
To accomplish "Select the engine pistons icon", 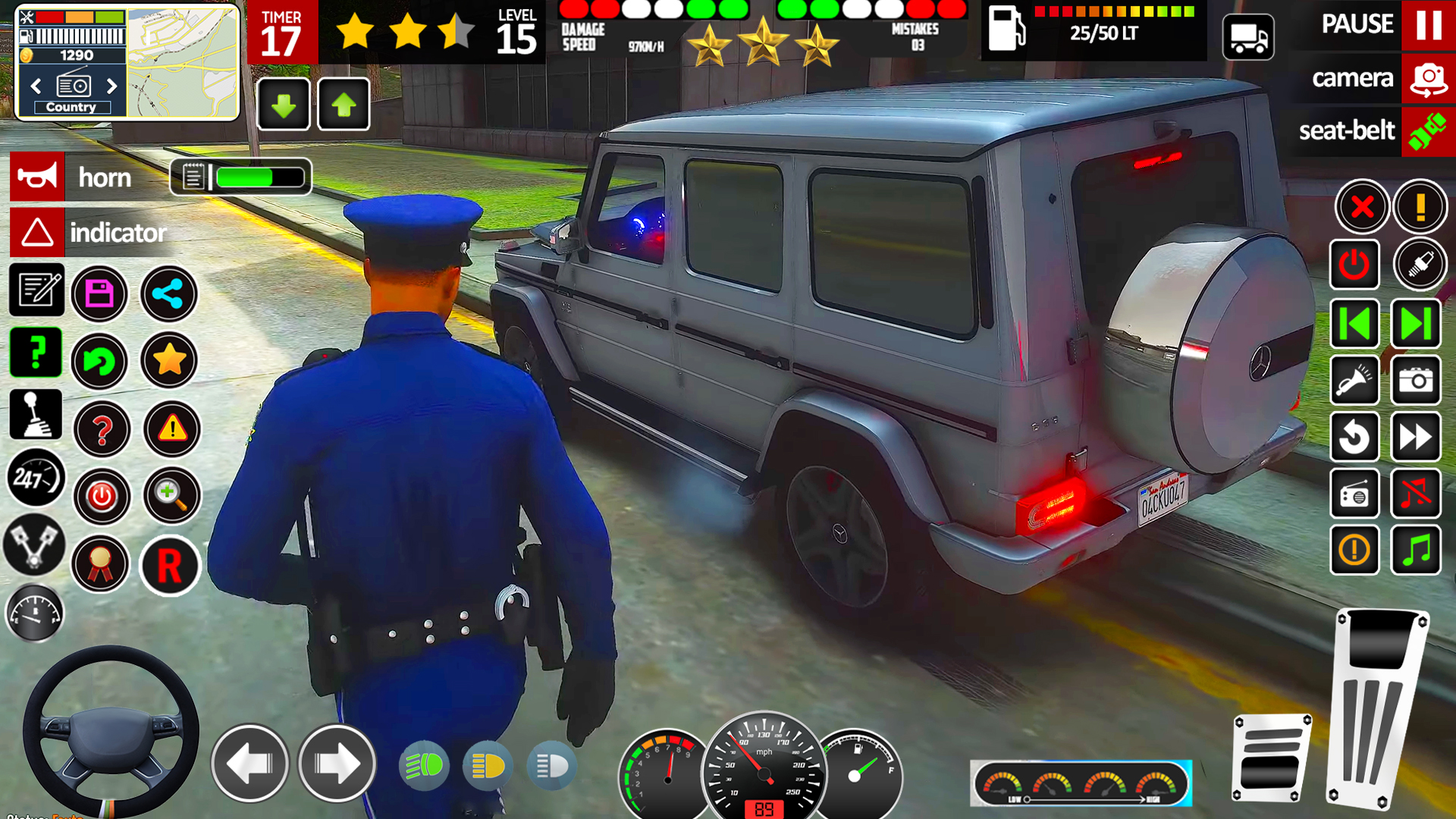I will point(33,544).
